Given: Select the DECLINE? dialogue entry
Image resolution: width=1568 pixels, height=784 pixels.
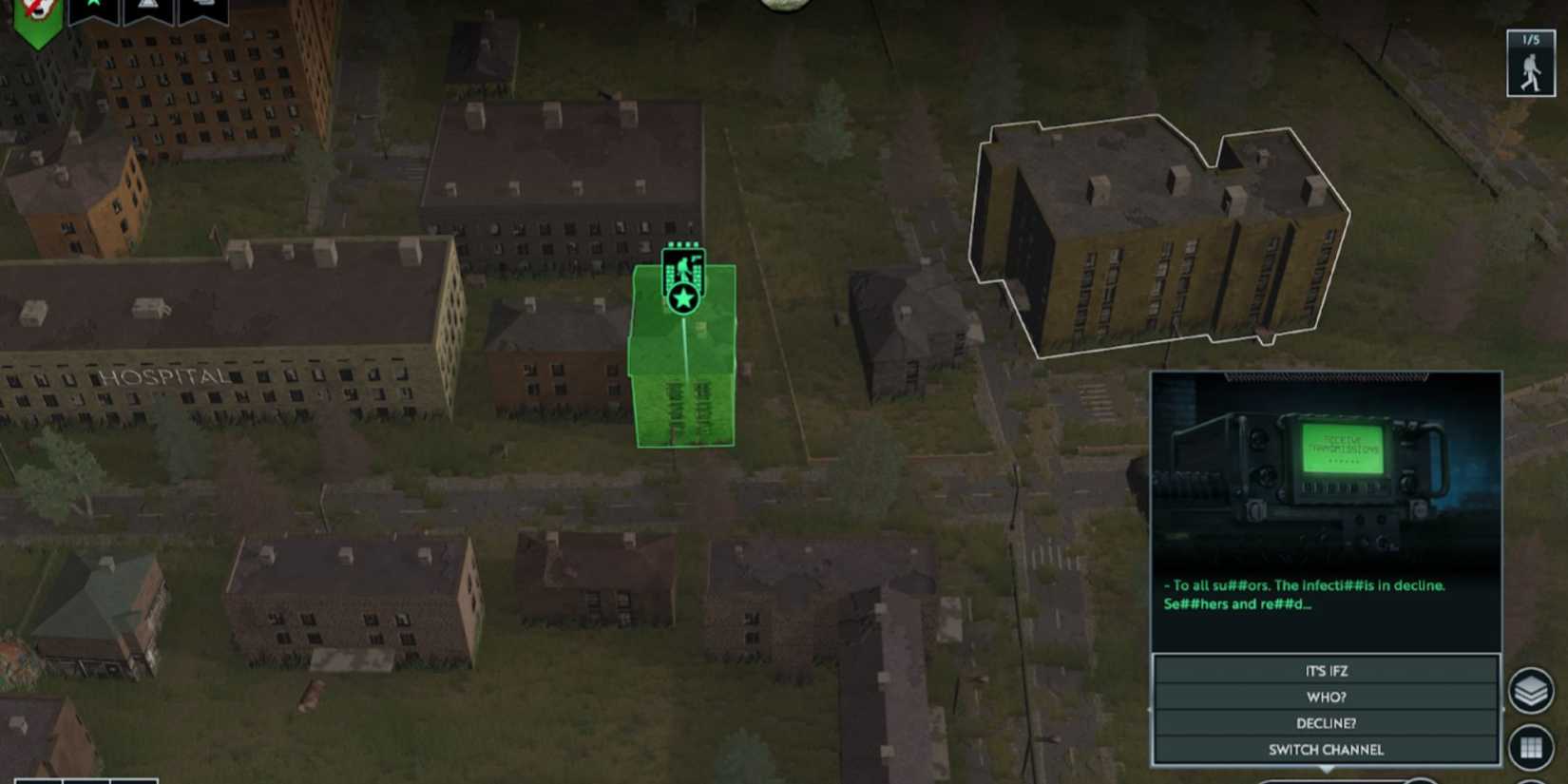Looking at the screenshot, I should pos(1324,723).
